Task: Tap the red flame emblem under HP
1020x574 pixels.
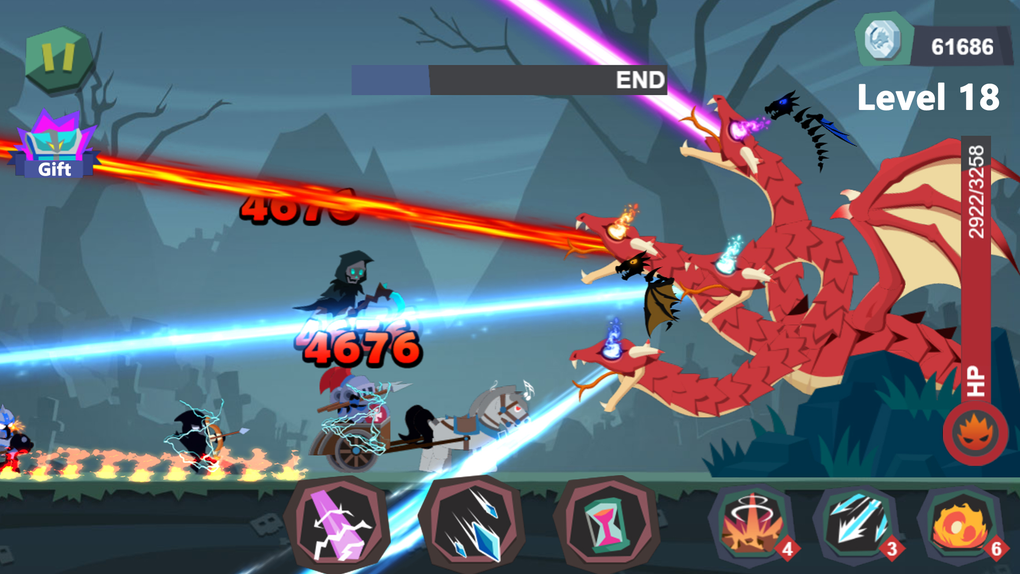Action: (974, 435)
